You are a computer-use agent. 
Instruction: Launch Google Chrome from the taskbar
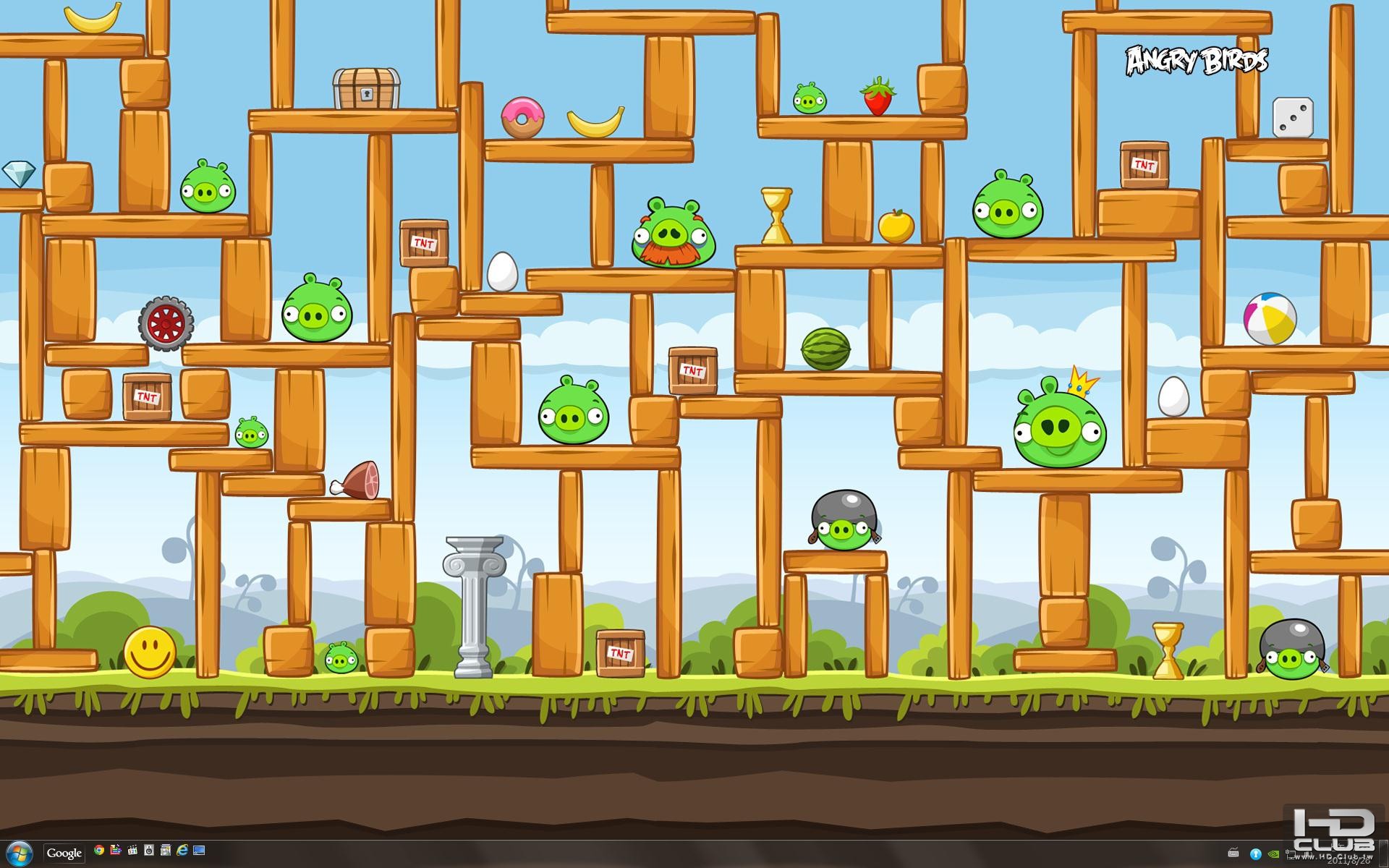[x=99, y=851]
